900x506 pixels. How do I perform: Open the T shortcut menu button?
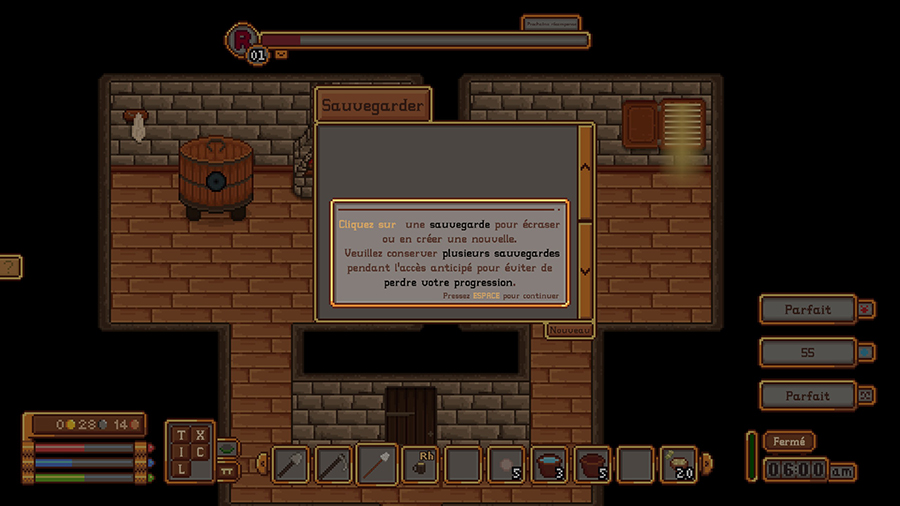[181, 435]
